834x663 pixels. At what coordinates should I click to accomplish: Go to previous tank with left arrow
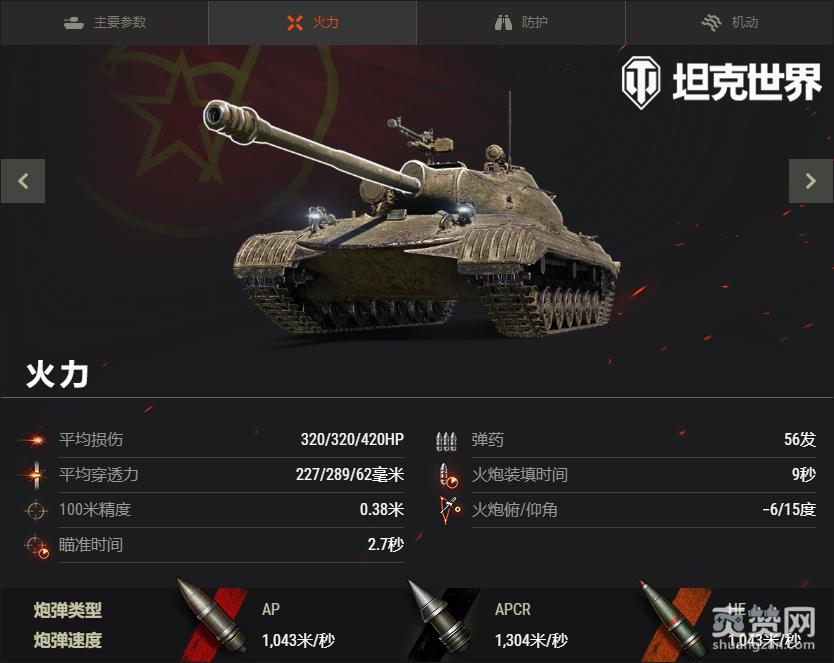point(23,182)
